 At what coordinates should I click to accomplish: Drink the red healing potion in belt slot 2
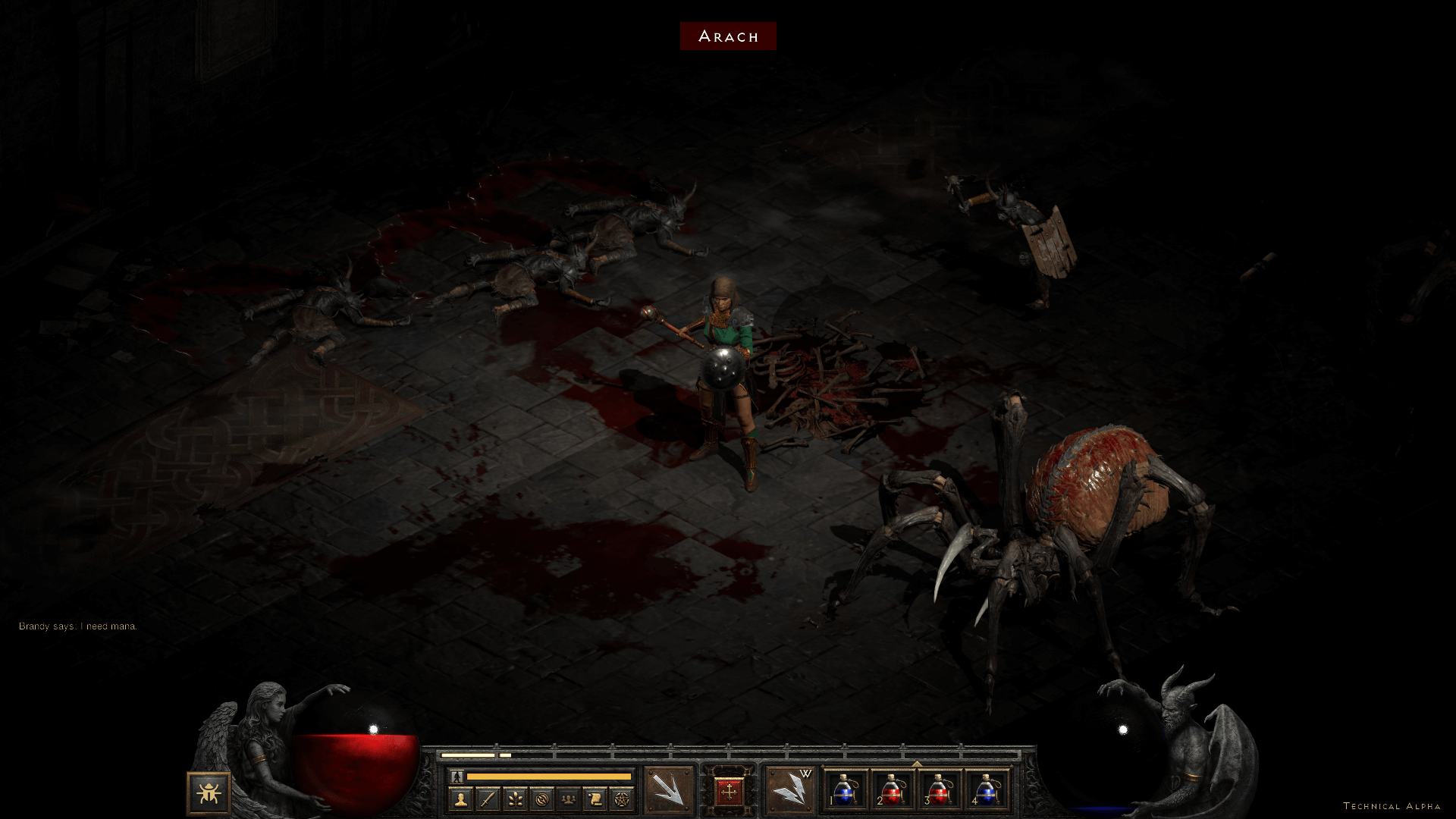pyautogui.click(x=893, y=790)
